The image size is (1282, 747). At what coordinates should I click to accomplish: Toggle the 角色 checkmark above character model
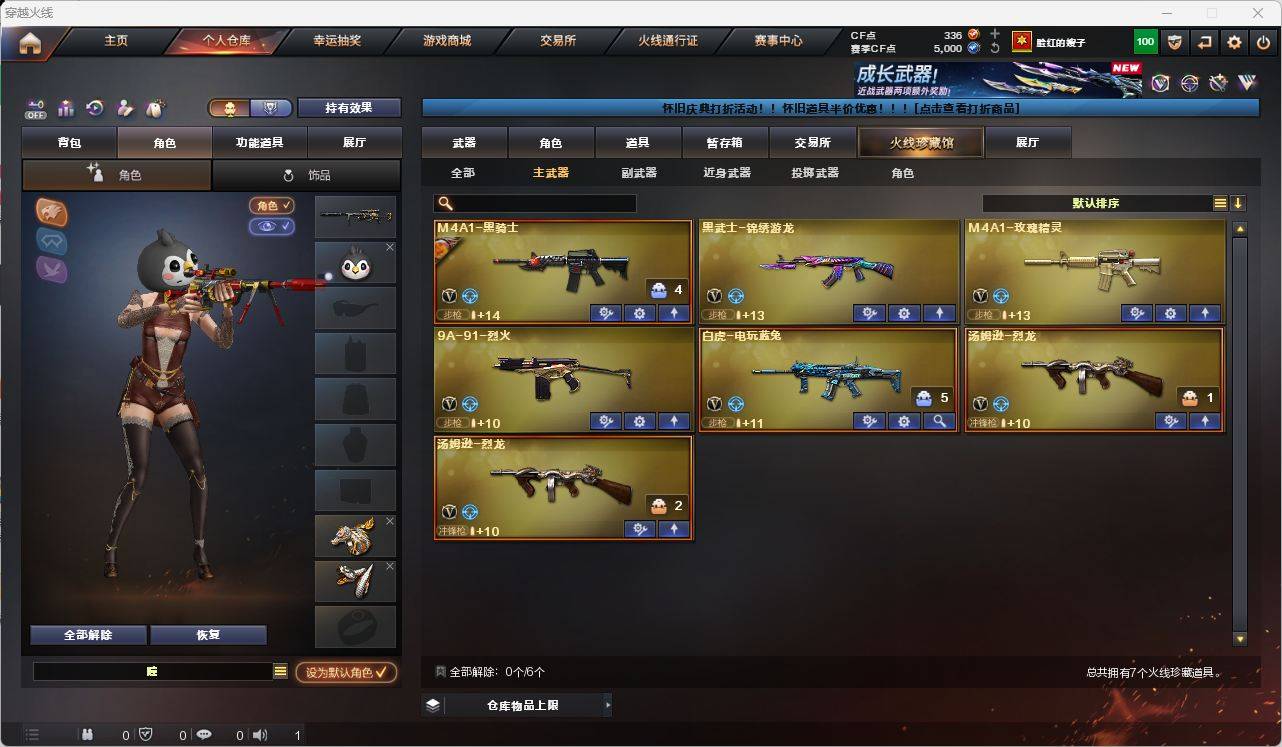click(x=274, y=206)
